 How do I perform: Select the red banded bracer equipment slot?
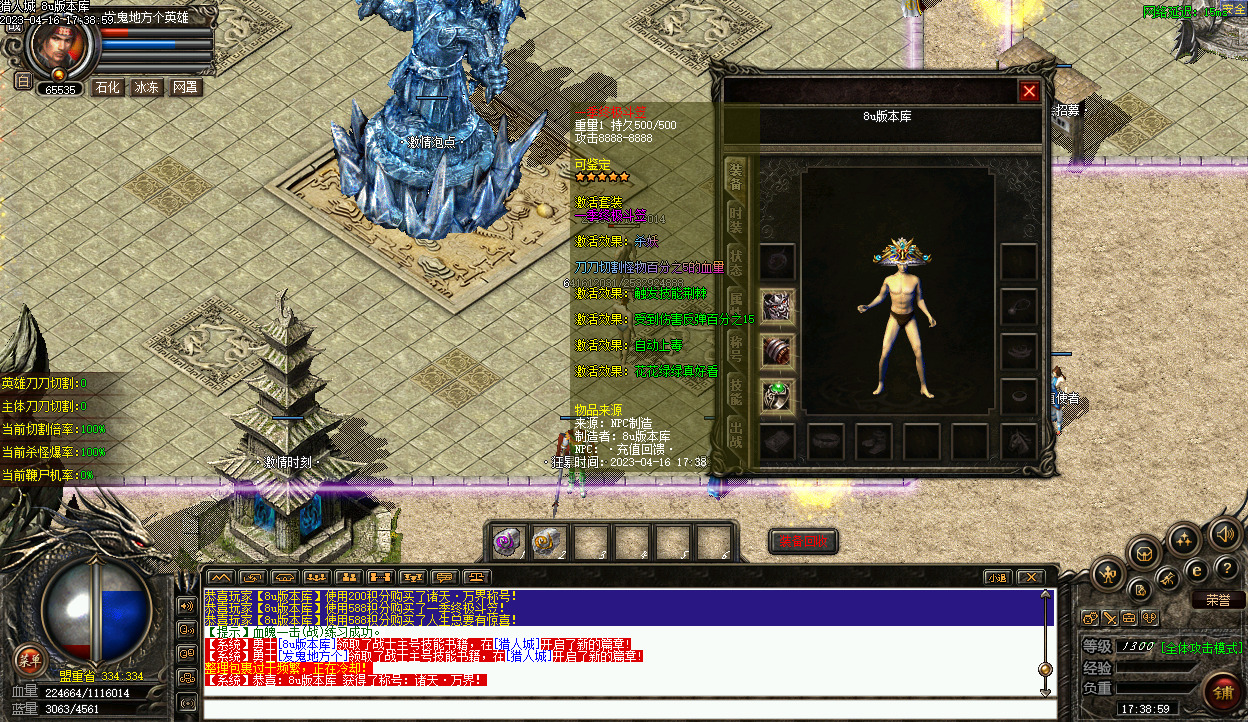(777, 351)
